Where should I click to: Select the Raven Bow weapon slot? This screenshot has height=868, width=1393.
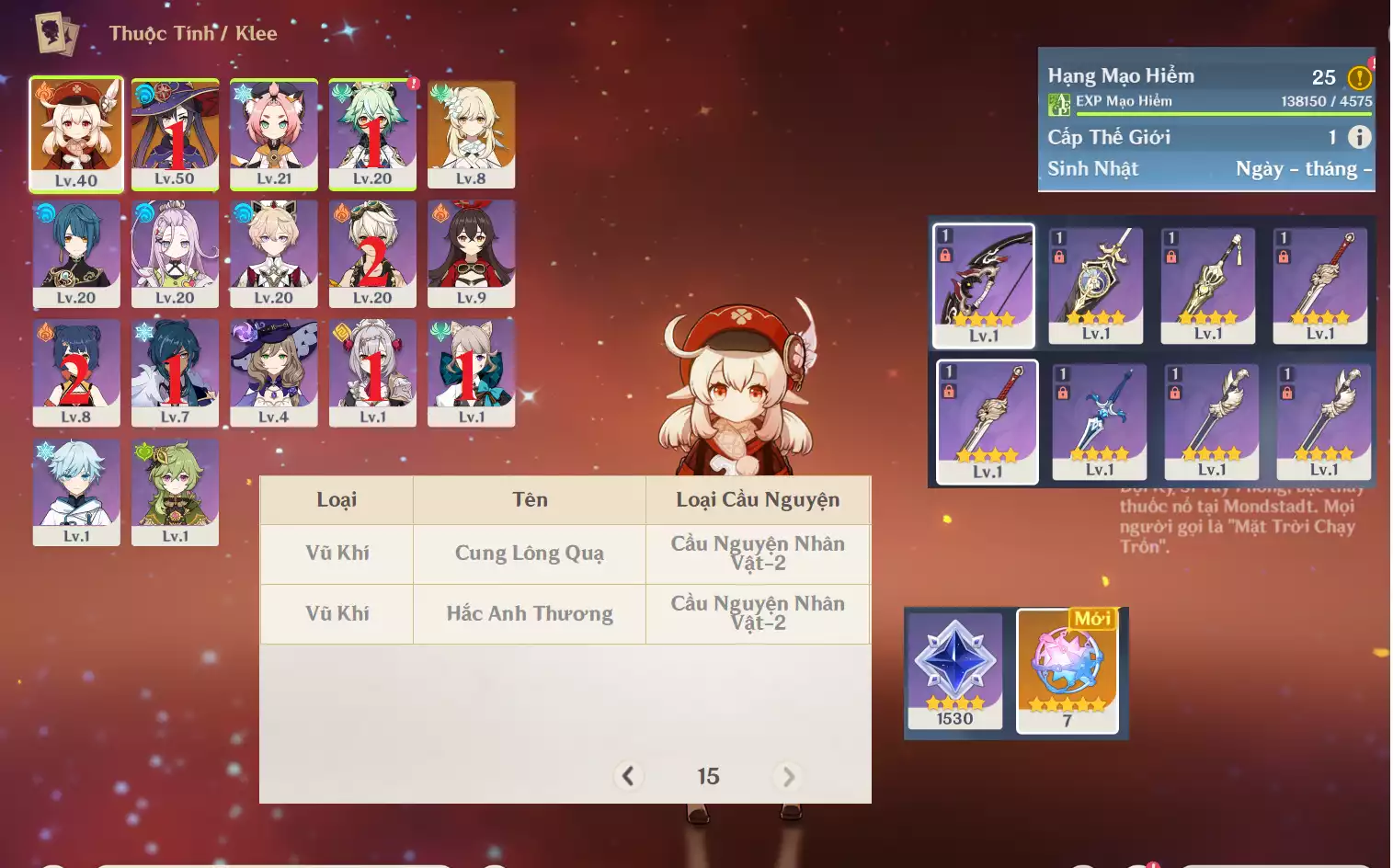pos(984,285)
